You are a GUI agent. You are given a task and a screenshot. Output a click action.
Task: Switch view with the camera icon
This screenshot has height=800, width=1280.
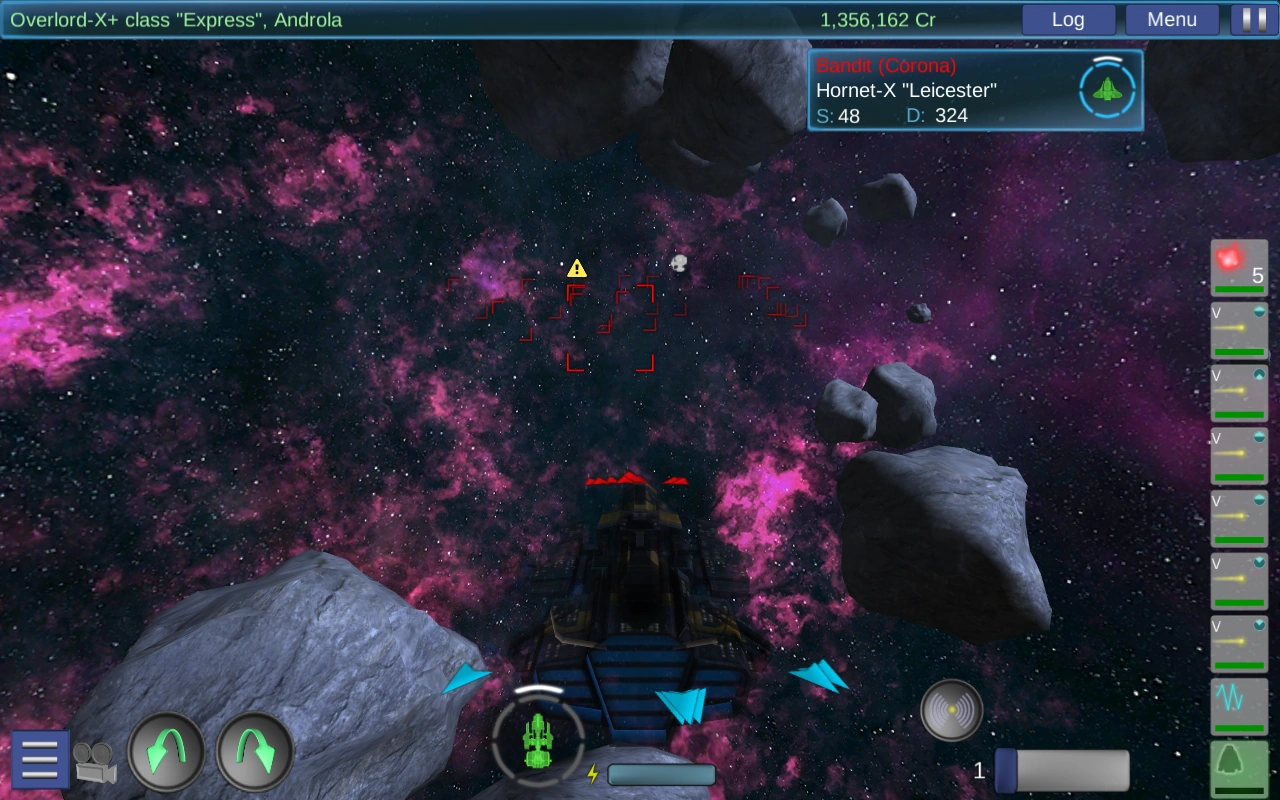point(95,762)
